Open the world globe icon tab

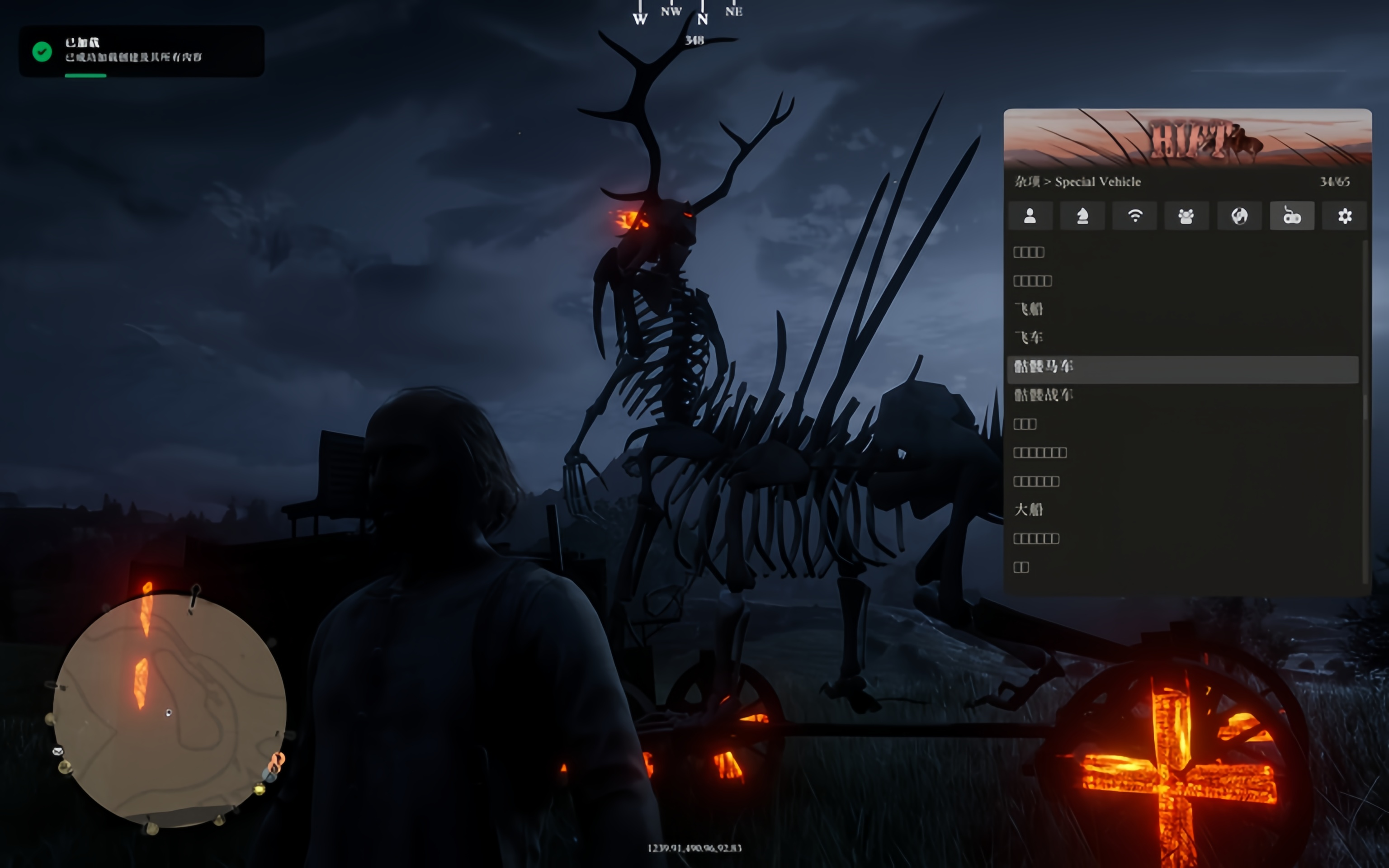tap(1239, 216)
